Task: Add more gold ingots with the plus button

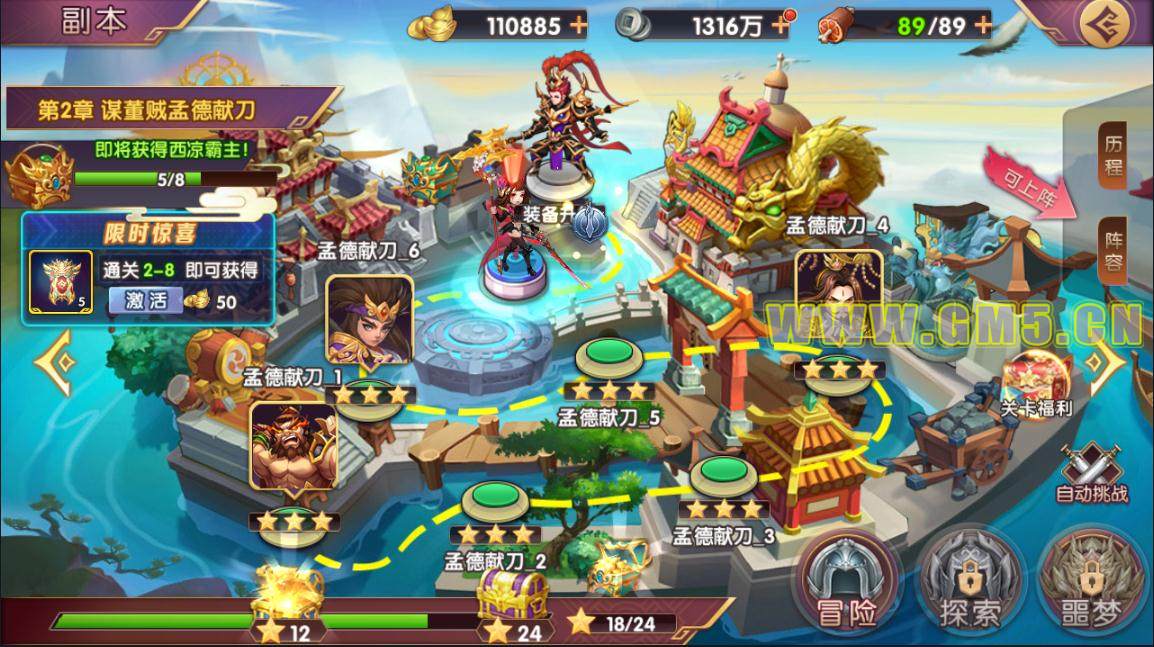Action: click(578, 24)
